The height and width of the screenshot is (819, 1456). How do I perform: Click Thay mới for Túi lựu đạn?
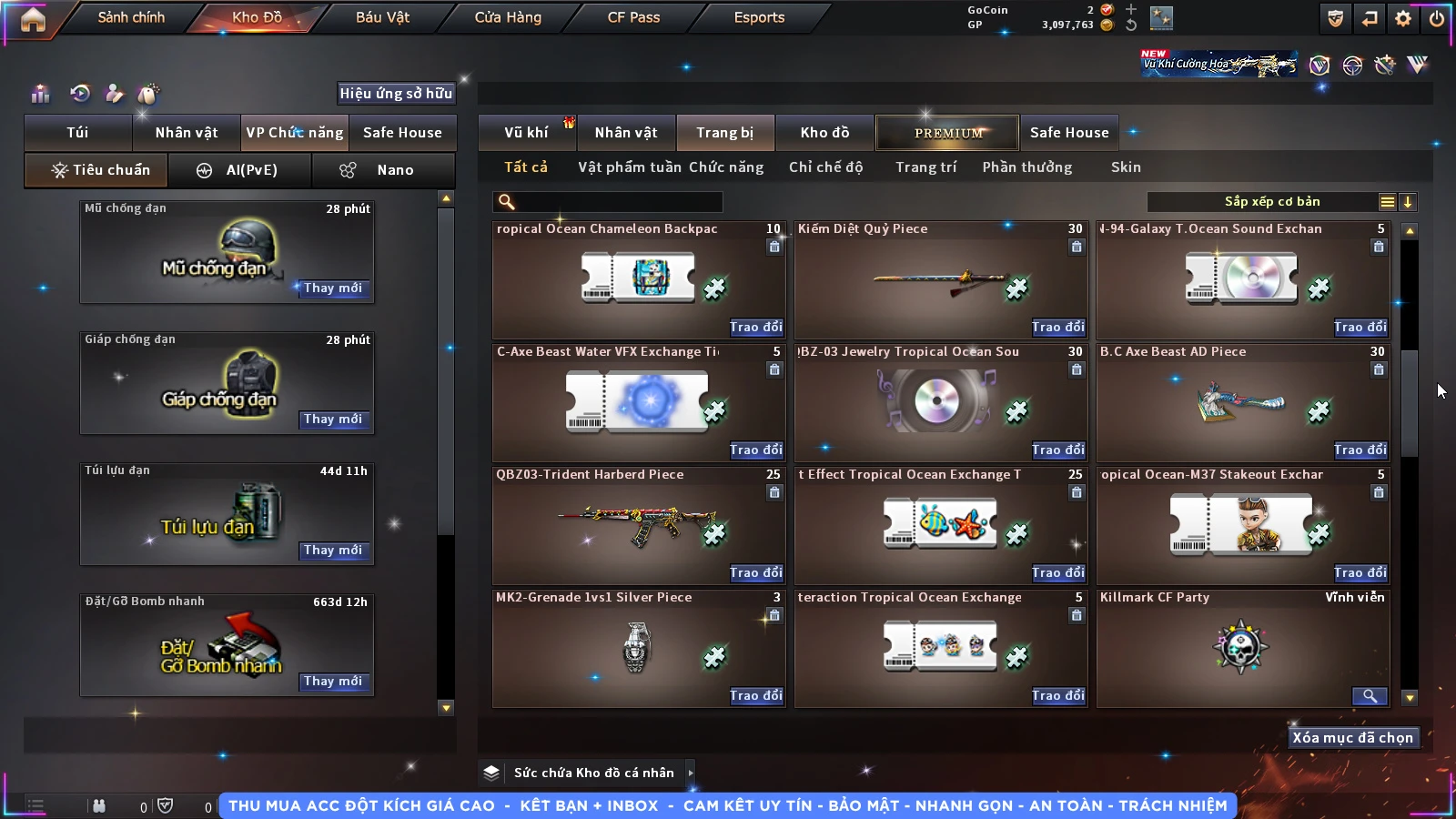click(333, 551)
